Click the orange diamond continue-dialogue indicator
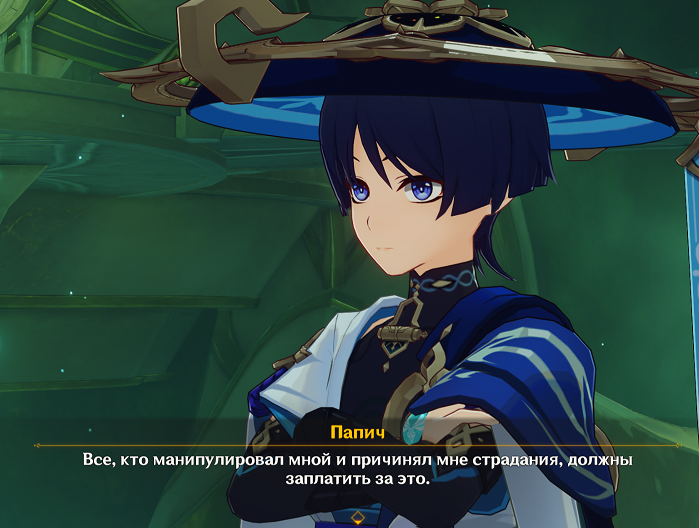 click(358, 516)
